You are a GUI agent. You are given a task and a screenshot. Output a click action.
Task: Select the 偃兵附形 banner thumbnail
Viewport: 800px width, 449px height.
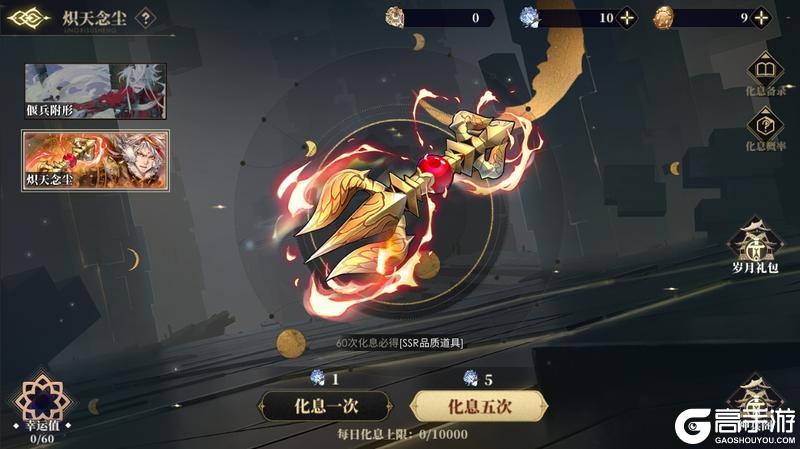96,91
